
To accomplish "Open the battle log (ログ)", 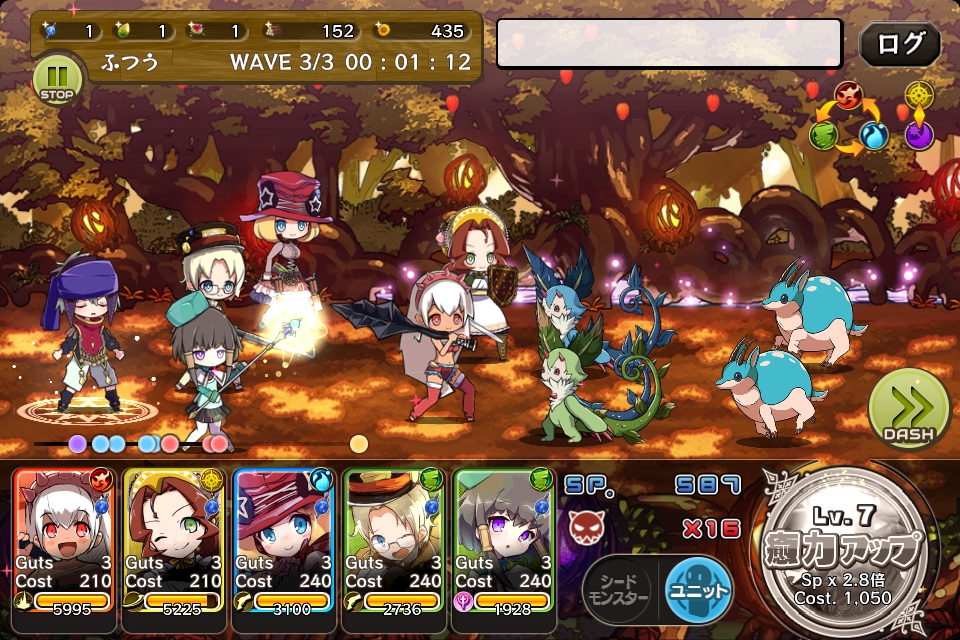I will click(x=899, y=44).
